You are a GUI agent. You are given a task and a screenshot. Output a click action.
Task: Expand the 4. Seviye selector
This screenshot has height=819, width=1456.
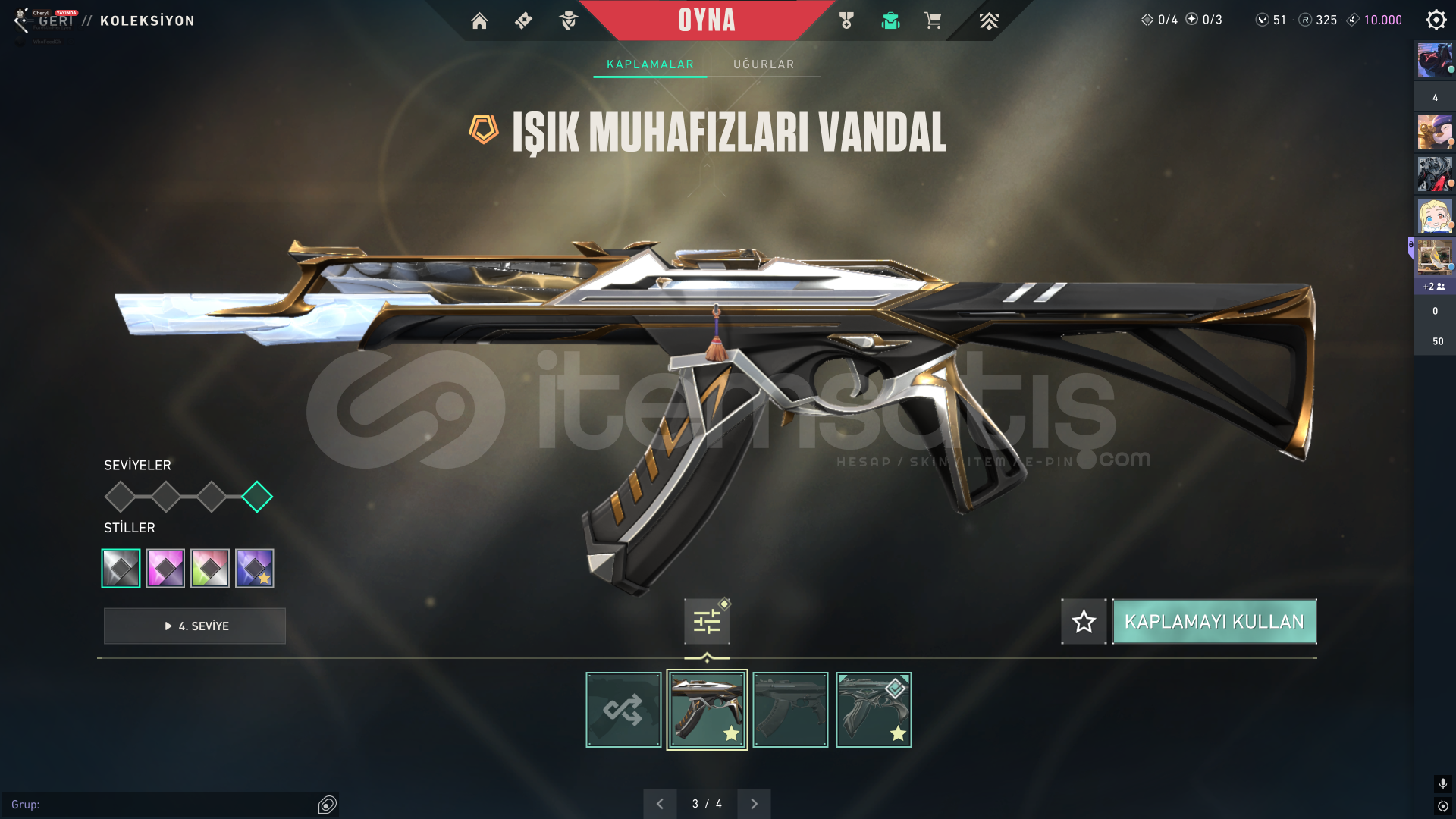(x=194, y=626)
